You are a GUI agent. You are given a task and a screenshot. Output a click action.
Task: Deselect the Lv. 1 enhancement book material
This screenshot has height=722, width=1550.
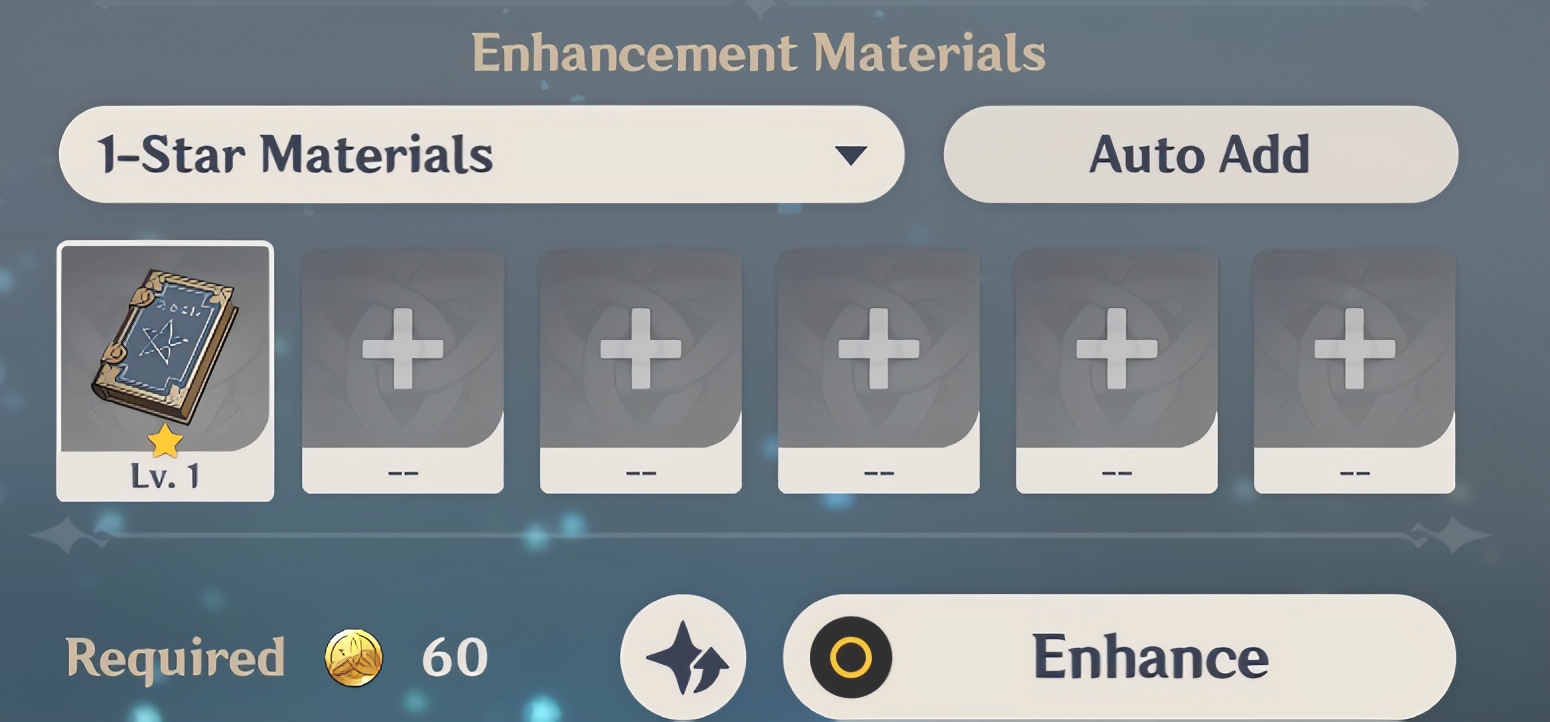pos(165,350)
